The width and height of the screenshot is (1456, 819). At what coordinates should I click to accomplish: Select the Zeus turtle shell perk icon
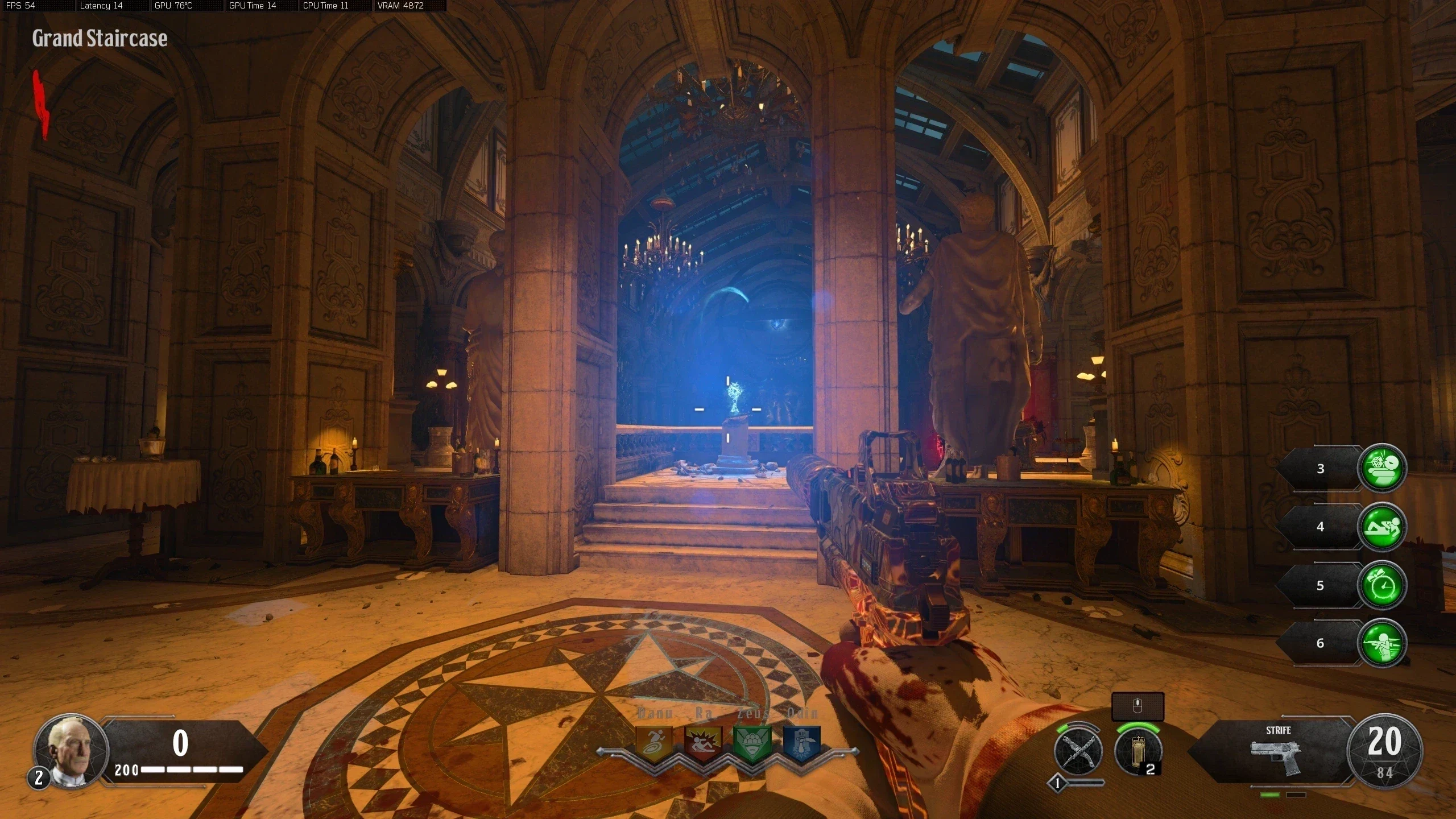coord(752,743)
